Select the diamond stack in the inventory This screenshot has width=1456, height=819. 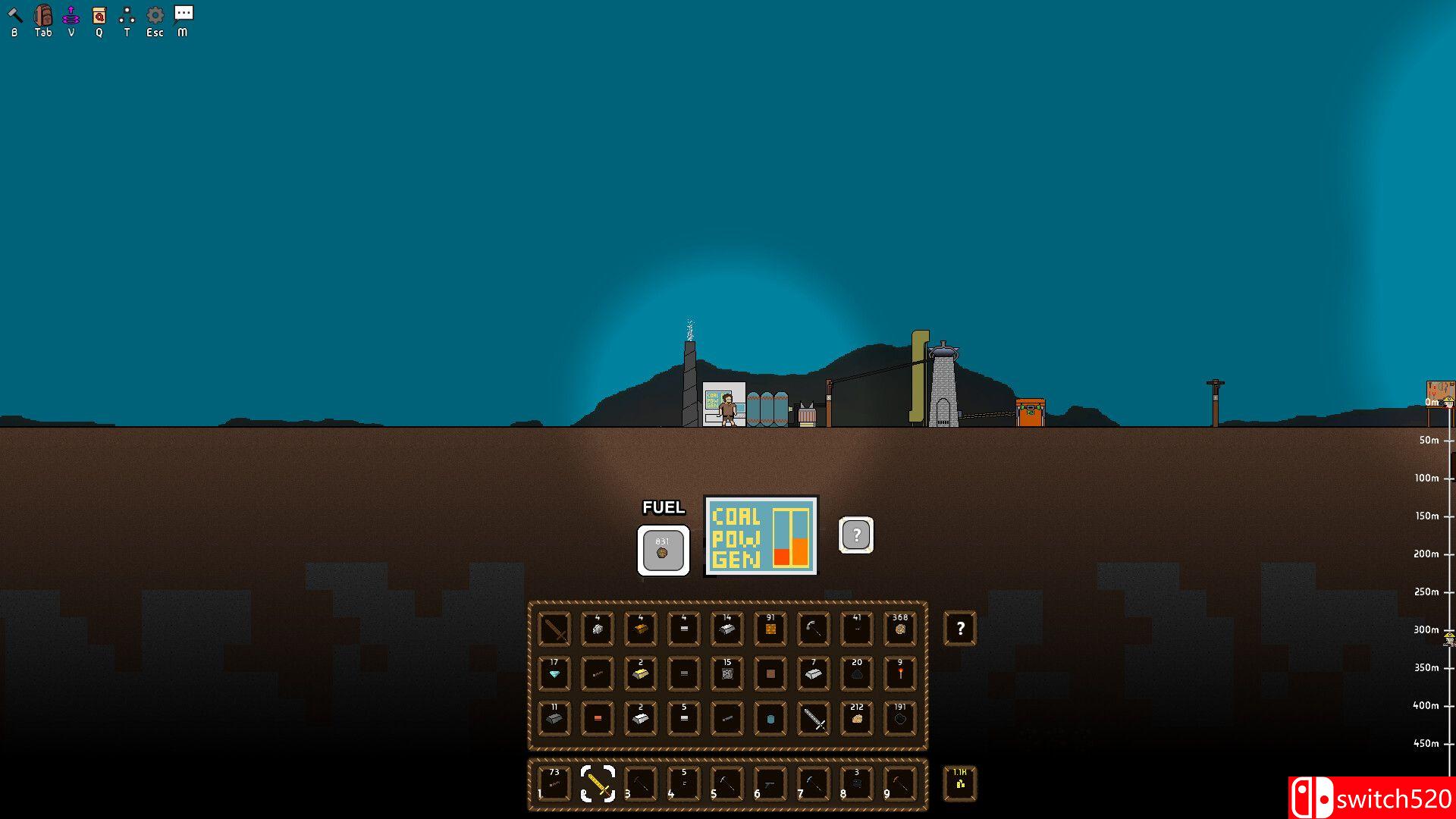pos(554,674)
